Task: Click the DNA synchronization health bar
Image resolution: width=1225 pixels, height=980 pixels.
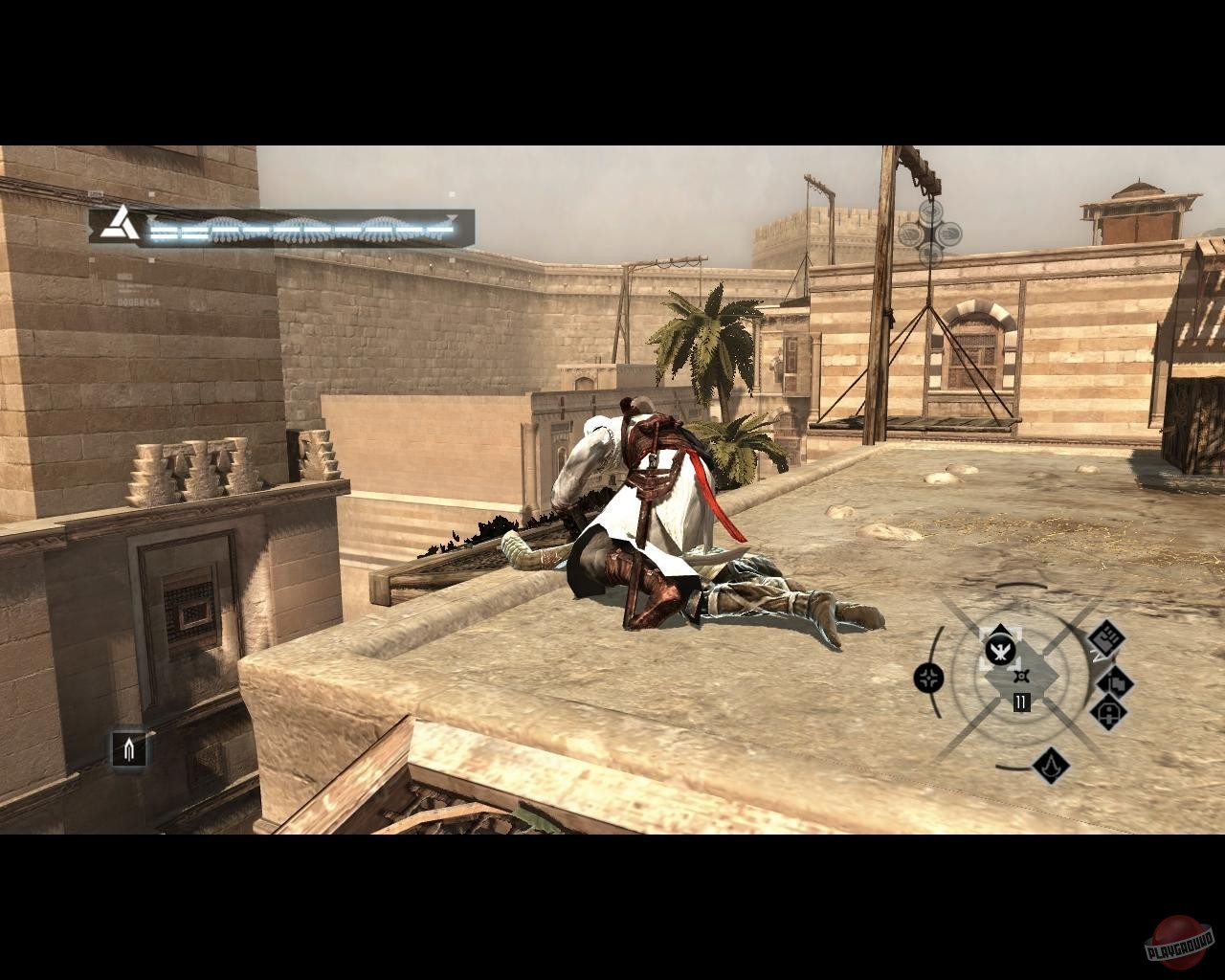Action: coord(297,228)
